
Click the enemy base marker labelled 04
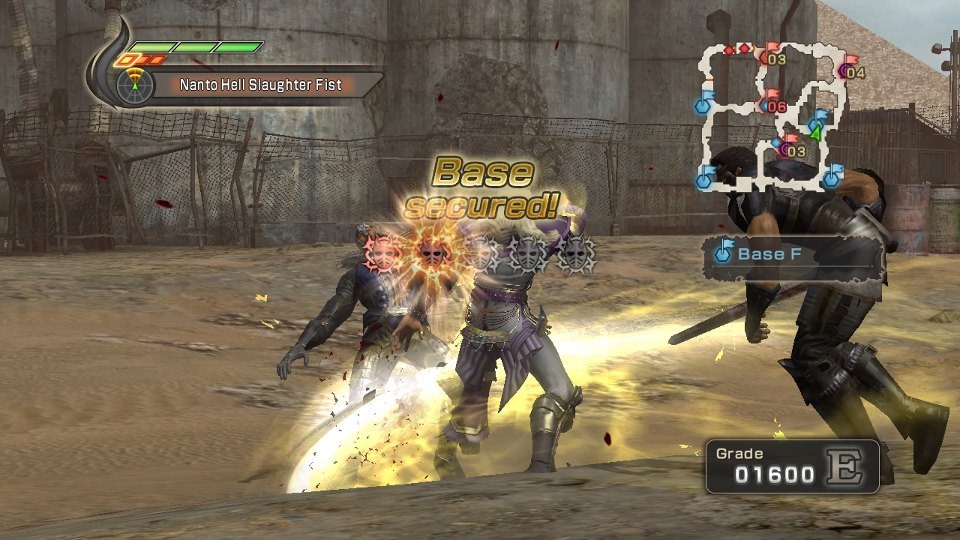pos(853,71)
